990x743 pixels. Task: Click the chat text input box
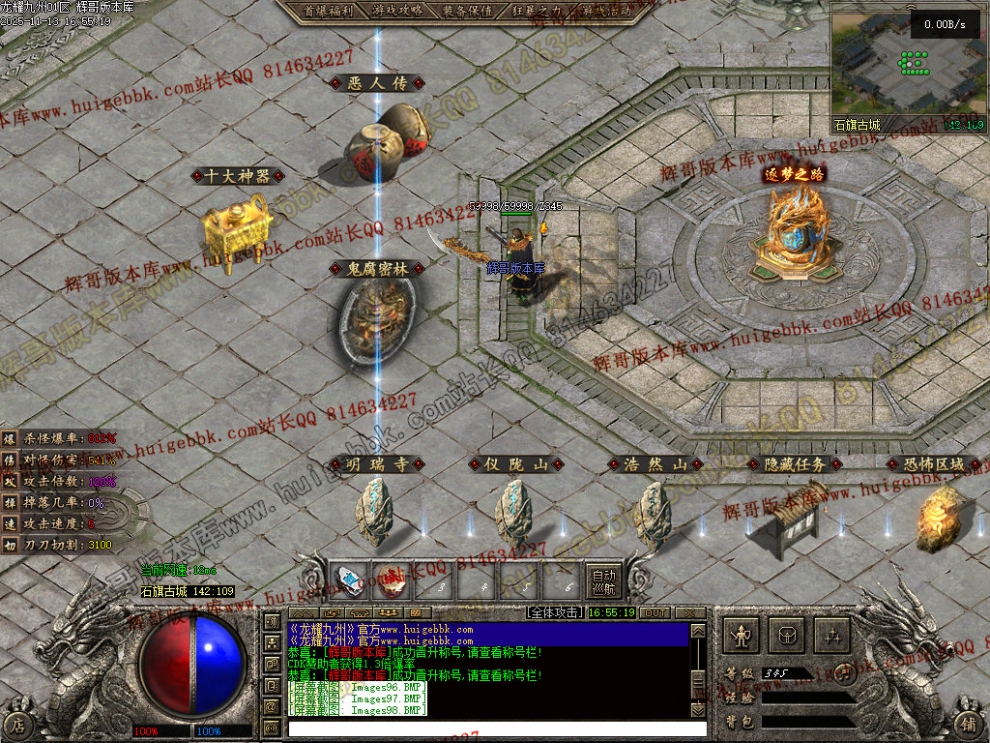click(x=490, y=729)
